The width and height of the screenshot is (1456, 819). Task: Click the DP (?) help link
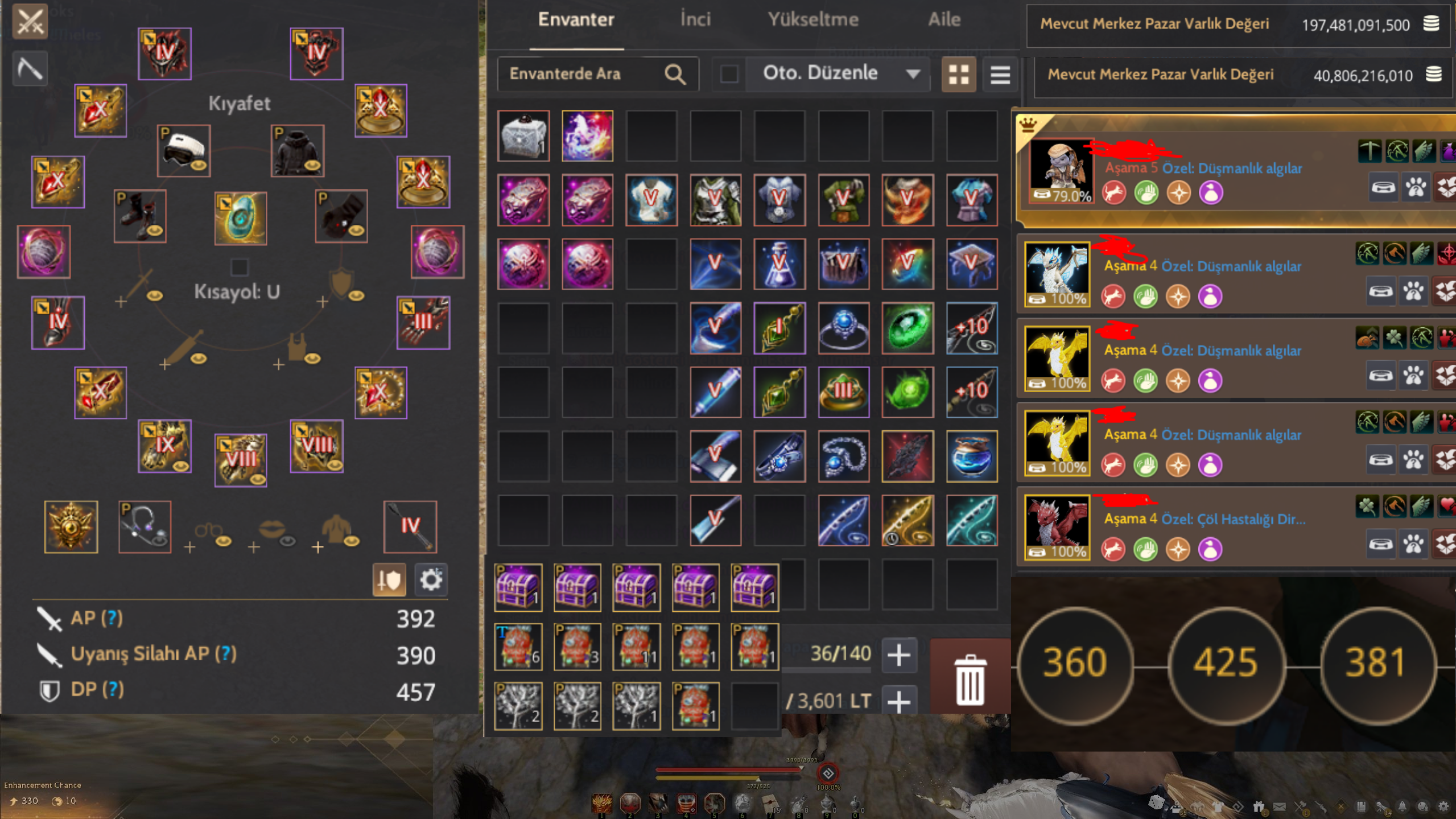113,689
